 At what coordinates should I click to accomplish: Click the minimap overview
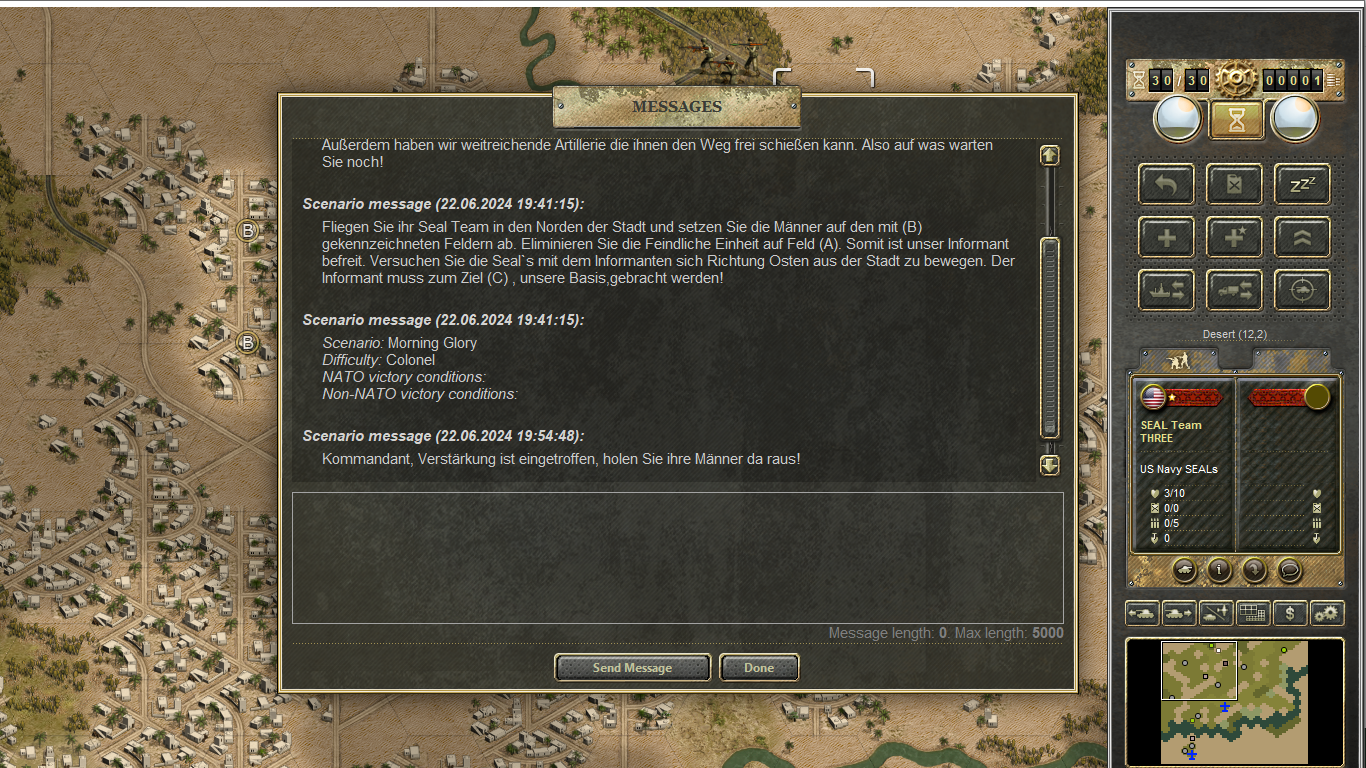tap(1234, 702)
